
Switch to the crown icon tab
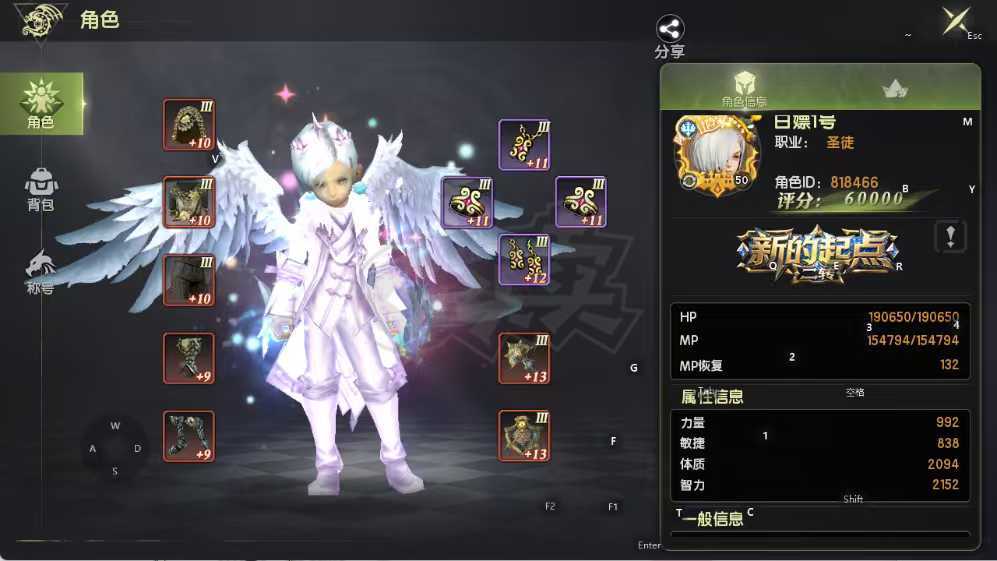894,89
